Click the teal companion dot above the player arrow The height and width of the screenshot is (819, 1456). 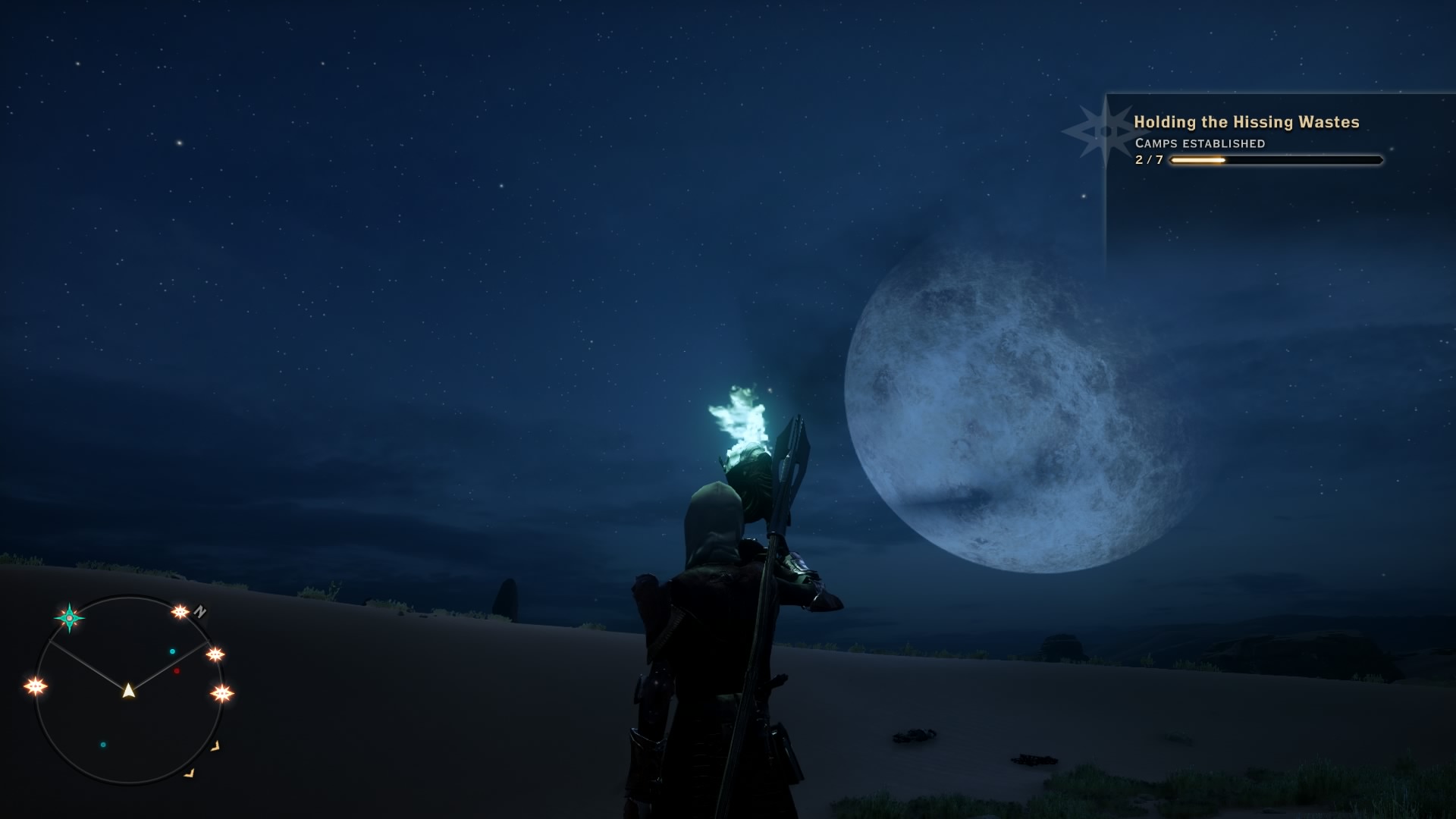point(172,651)
